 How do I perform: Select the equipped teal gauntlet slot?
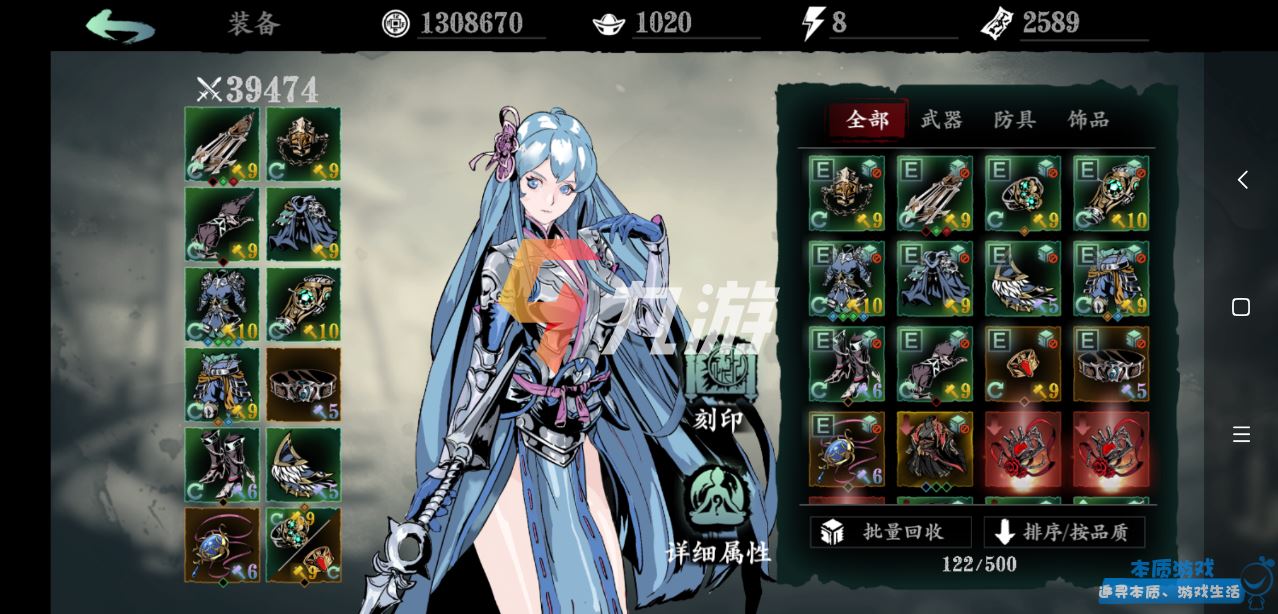tap(303, 304)
